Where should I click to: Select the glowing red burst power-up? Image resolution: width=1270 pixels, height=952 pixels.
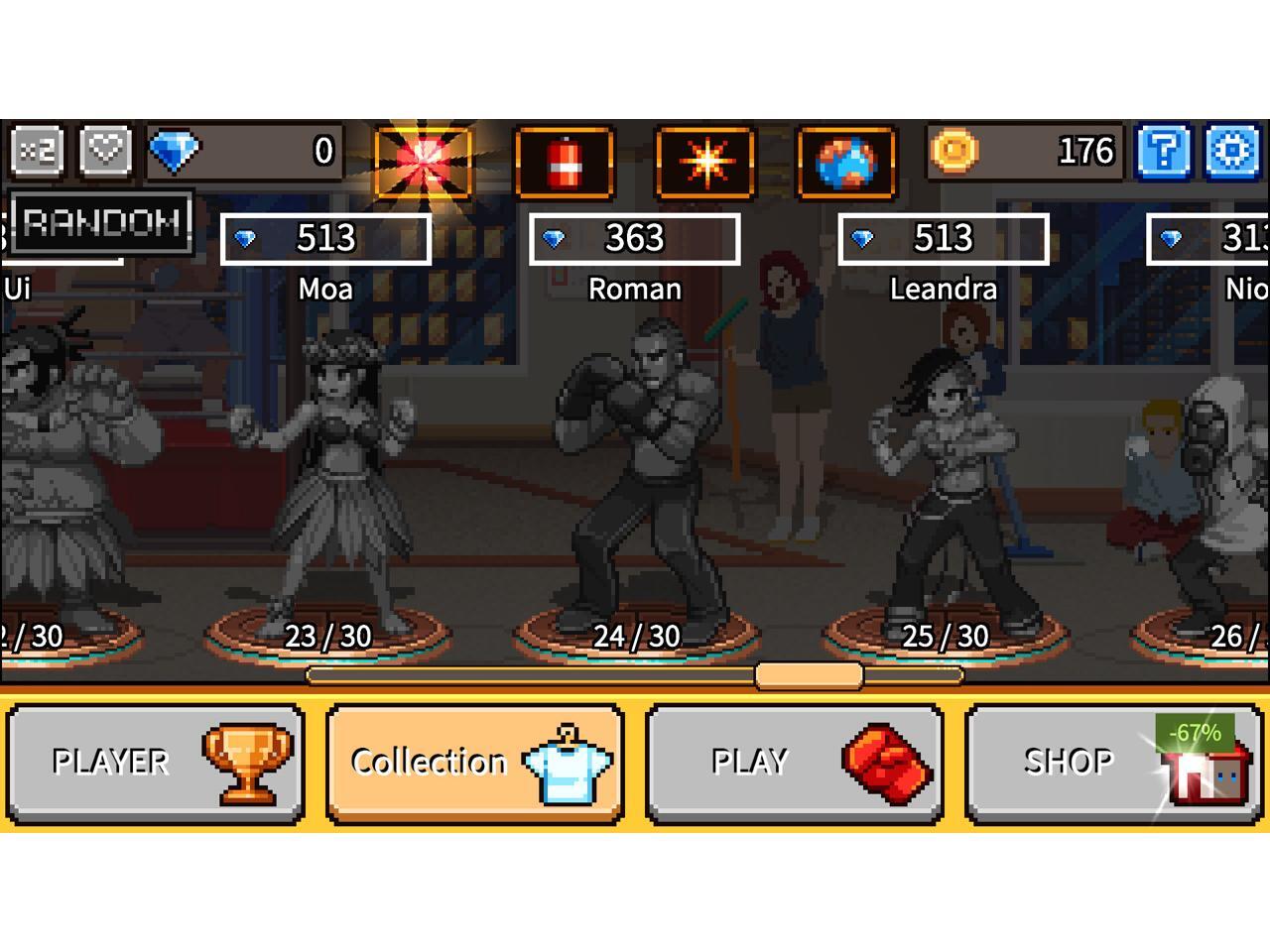[424, 161]
